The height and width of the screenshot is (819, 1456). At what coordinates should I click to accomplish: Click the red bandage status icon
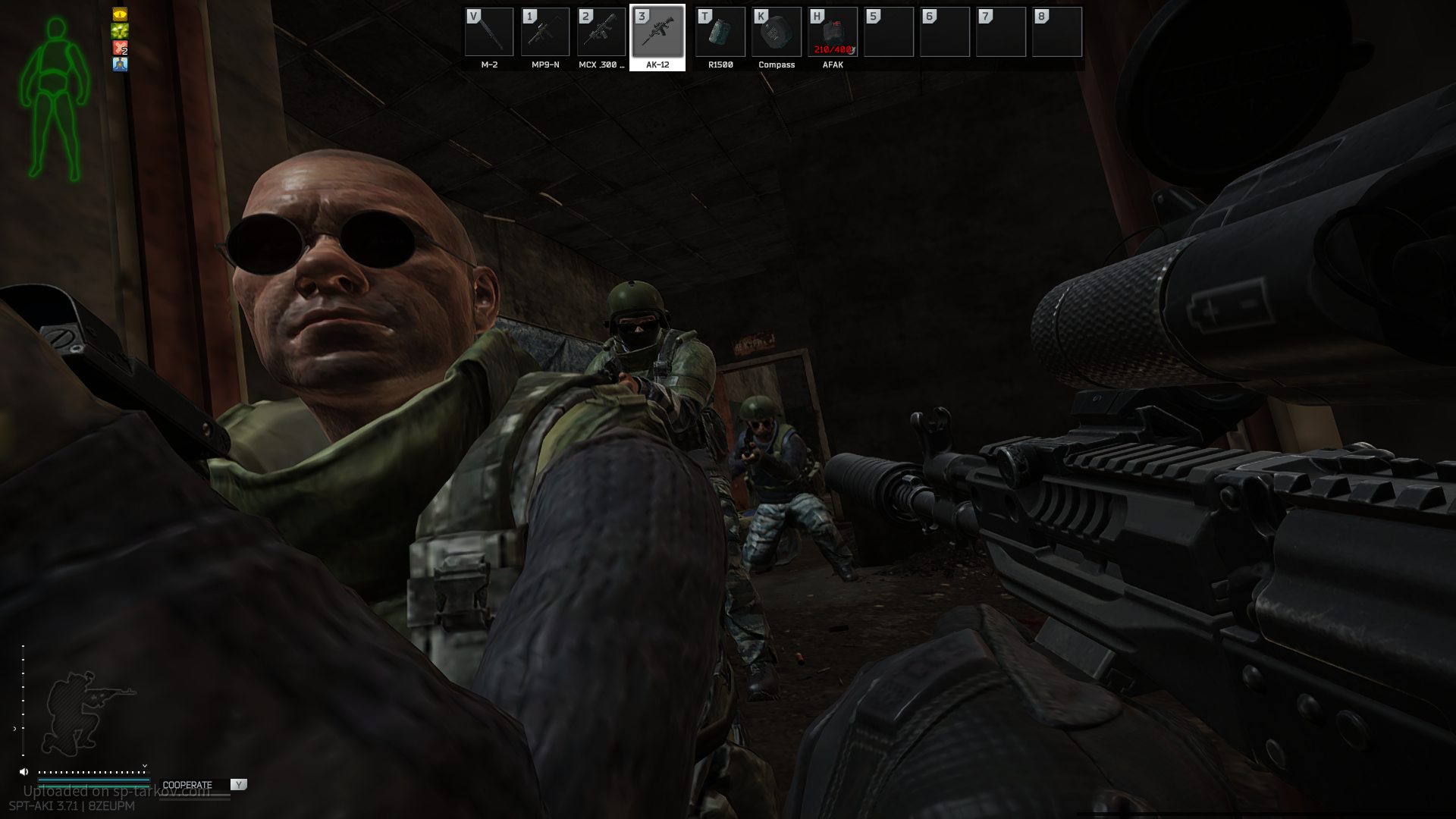click(120, 48)
